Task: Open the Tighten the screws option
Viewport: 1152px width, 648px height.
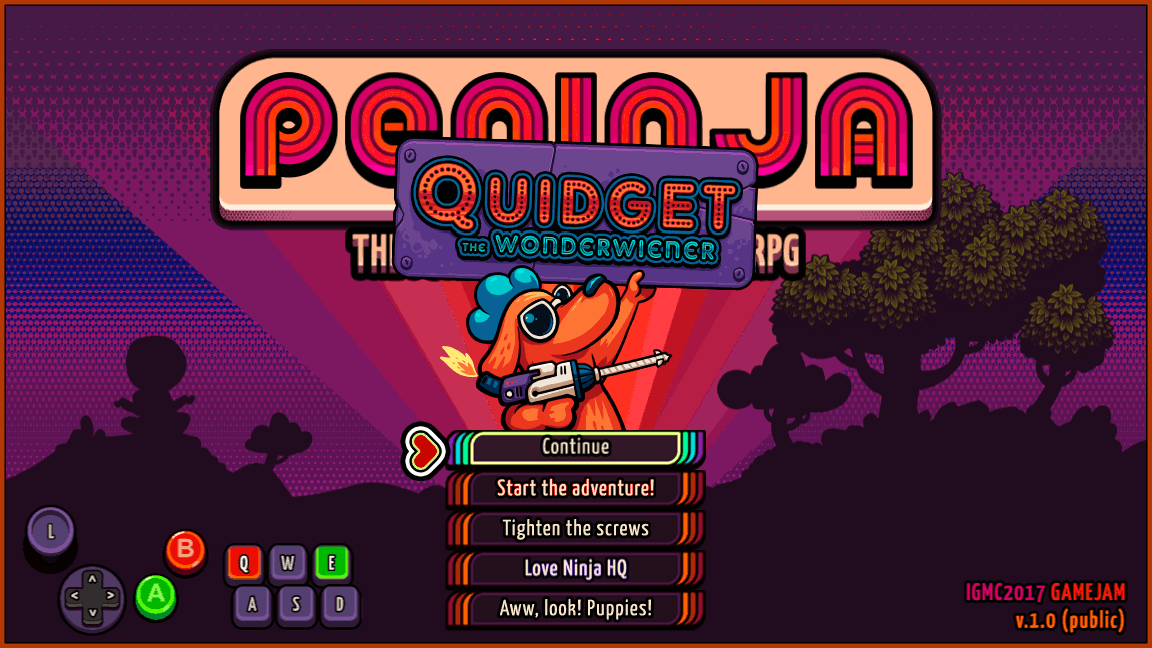Action: [575, 529]
